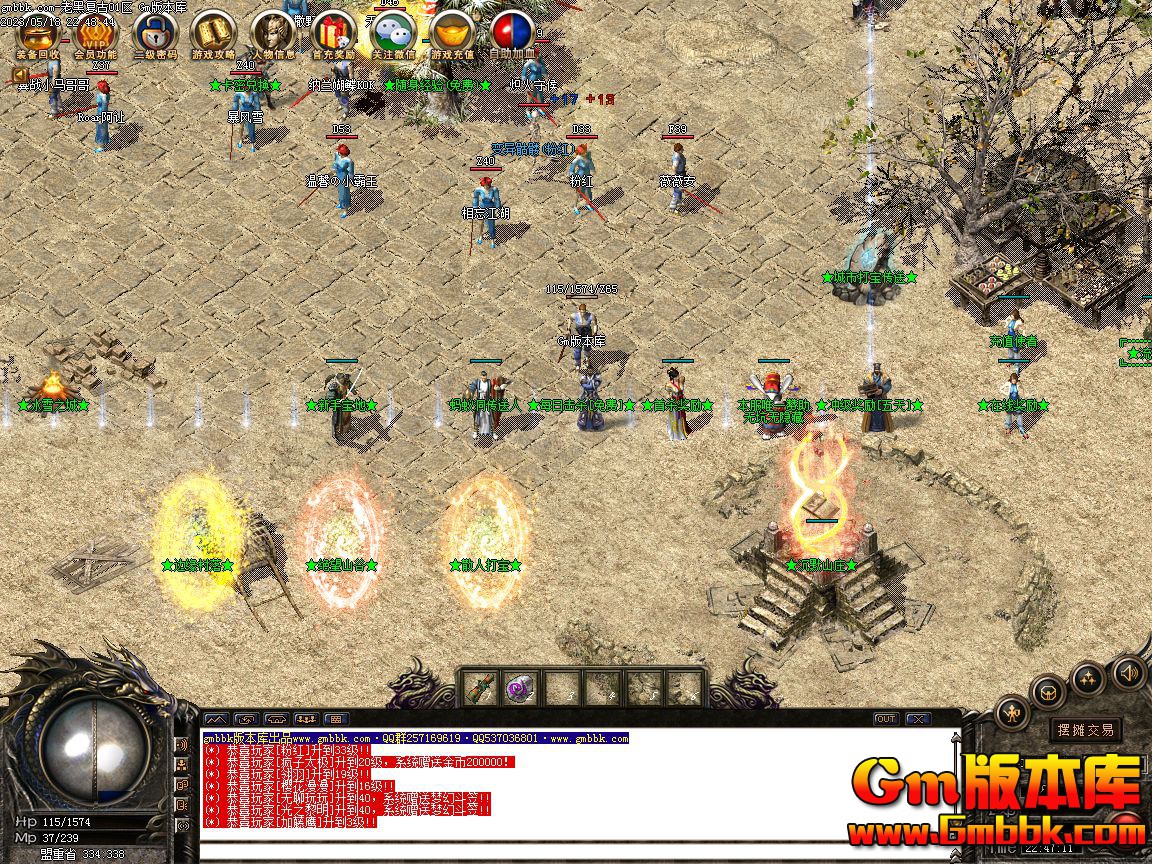Click the chat message log area
1152x864 pixels.
pos(580,790)
